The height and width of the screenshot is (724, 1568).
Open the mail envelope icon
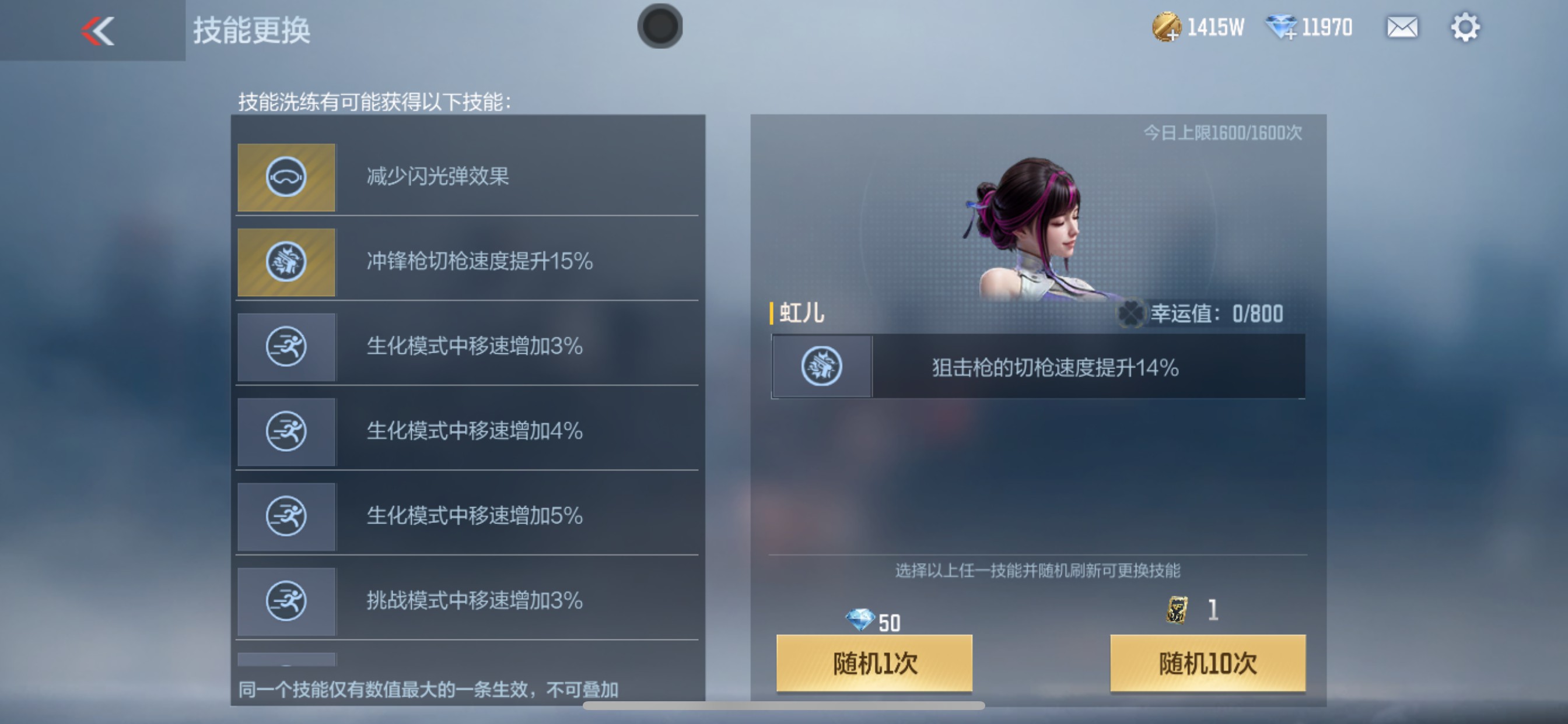pyautogui.click(x=1402, y=26)
